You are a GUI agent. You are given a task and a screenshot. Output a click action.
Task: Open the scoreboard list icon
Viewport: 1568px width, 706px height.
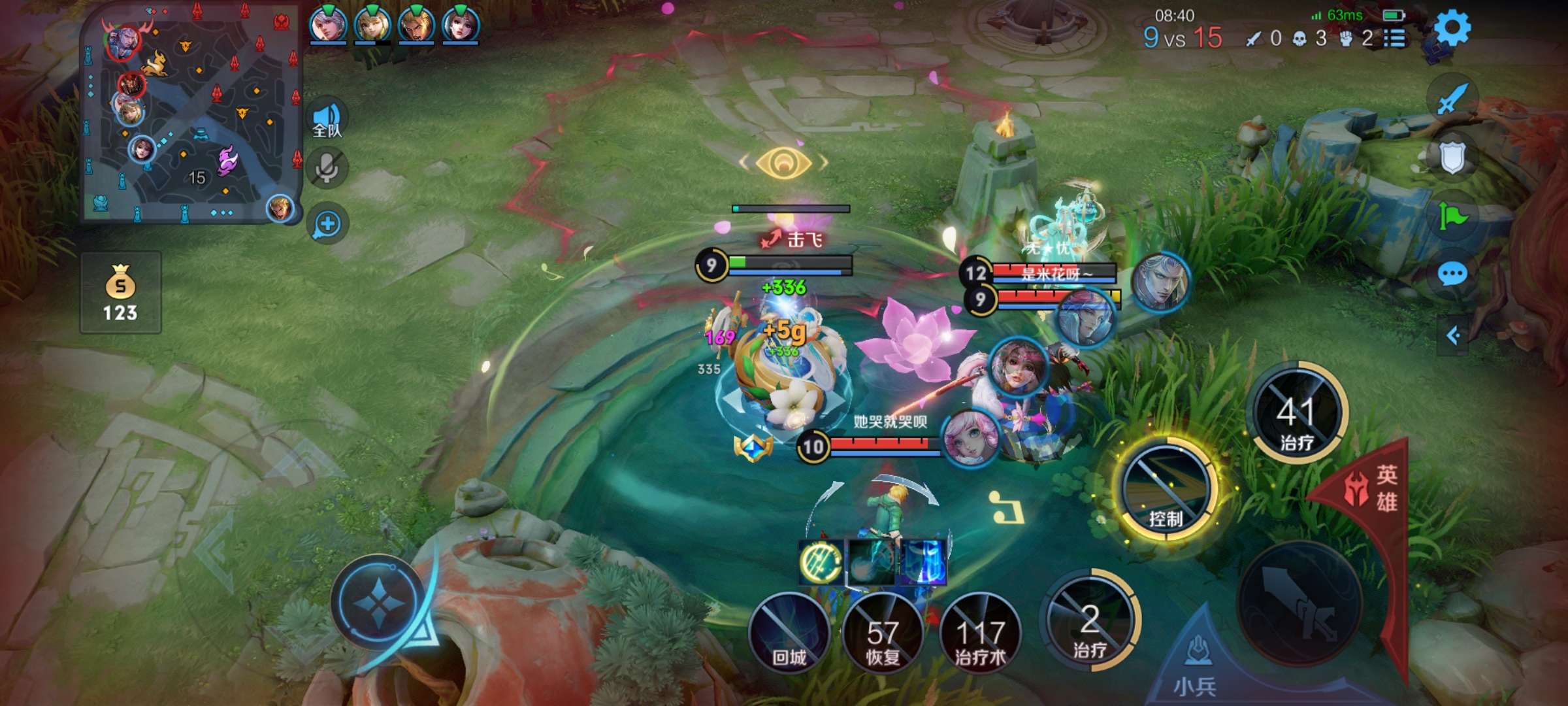(x=1395, y=39)
